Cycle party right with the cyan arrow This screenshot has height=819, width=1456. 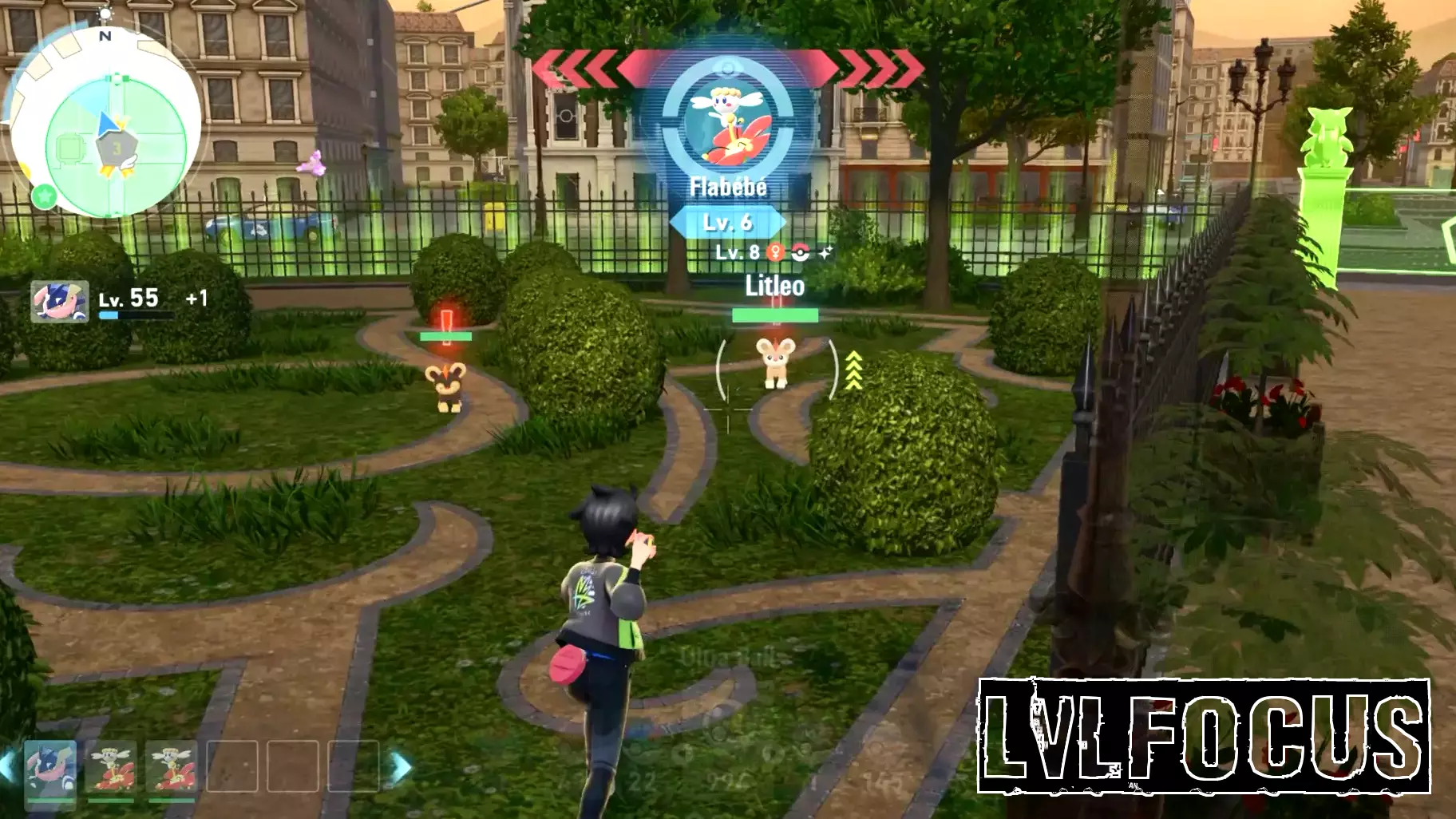[x=401, y=767]
